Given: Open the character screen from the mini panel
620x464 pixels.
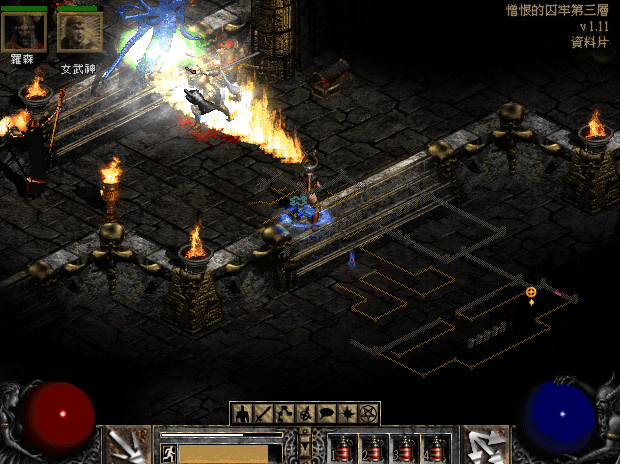Looking at the screenshot, I should [x=243, y=413].
